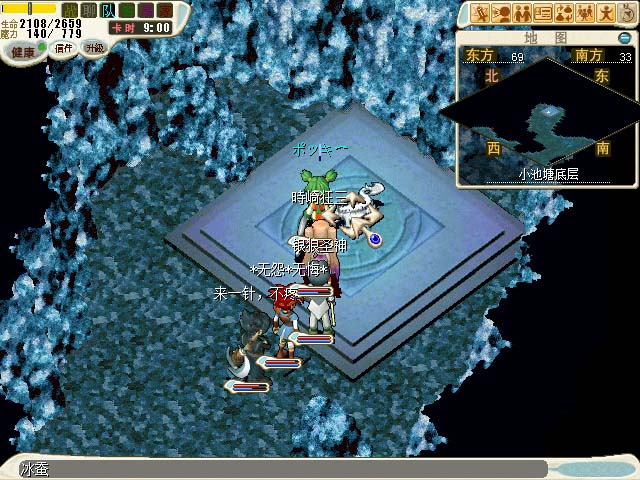Focus the chat input bar
The height and width of the screenshot is (480, 640).
pos(280,468)
